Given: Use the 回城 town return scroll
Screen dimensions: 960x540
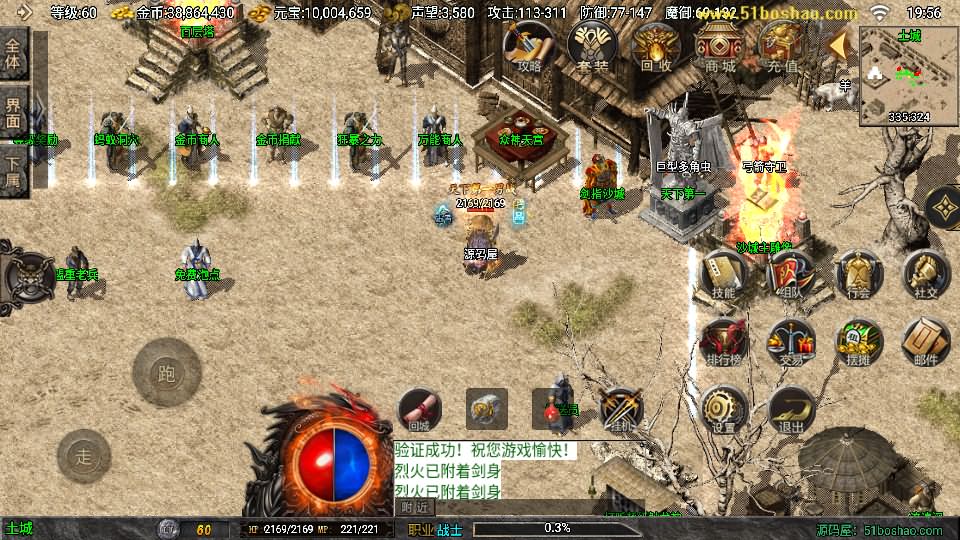Looking at the screenshot, I should 420,409.
